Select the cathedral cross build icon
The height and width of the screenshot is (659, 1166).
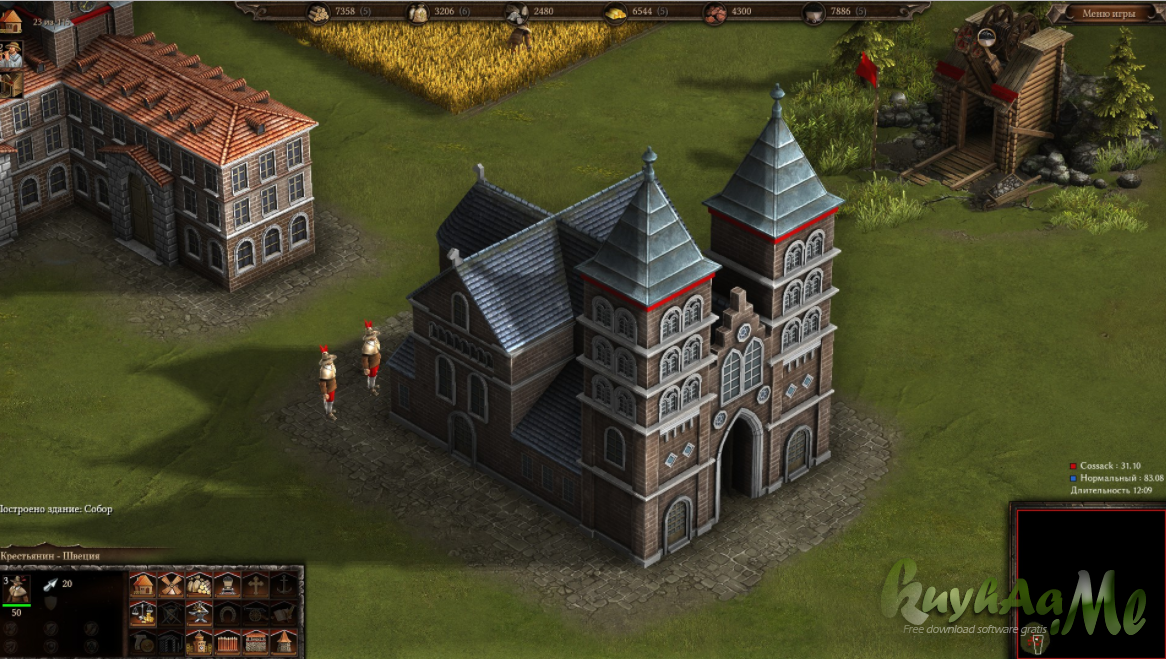click(x=256, y=585)
